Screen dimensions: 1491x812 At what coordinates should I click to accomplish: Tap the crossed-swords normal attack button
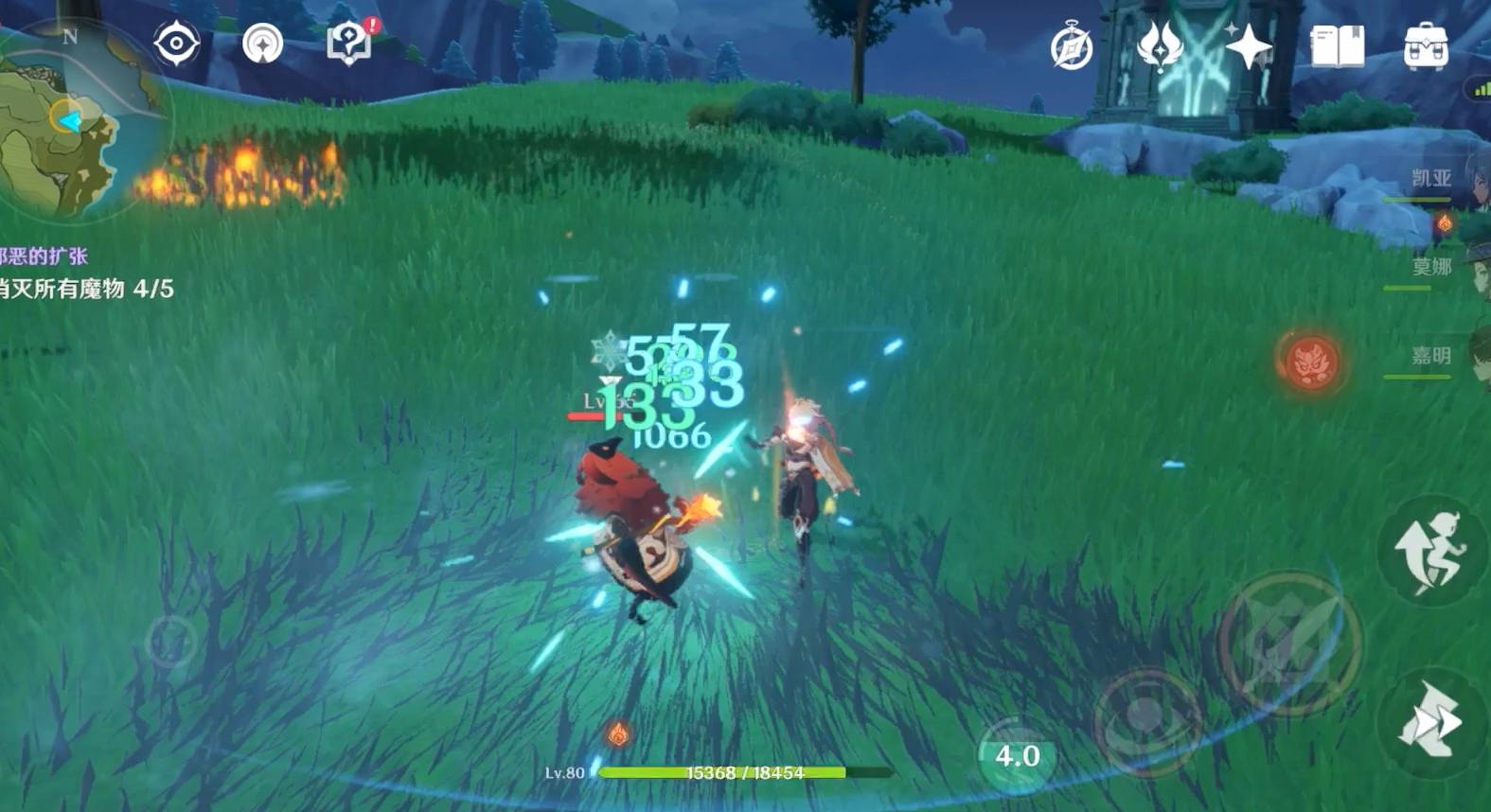click(x=1289, y=642)
